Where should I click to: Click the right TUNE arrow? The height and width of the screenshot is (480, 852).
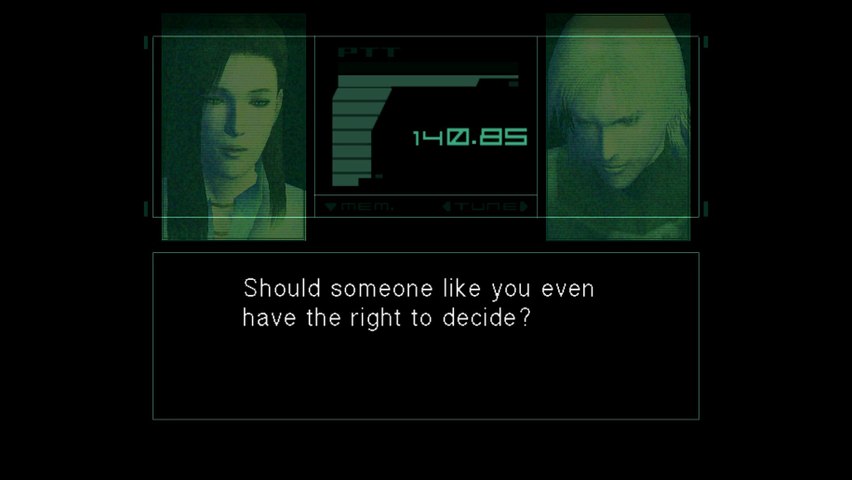(x=522, y=207)
